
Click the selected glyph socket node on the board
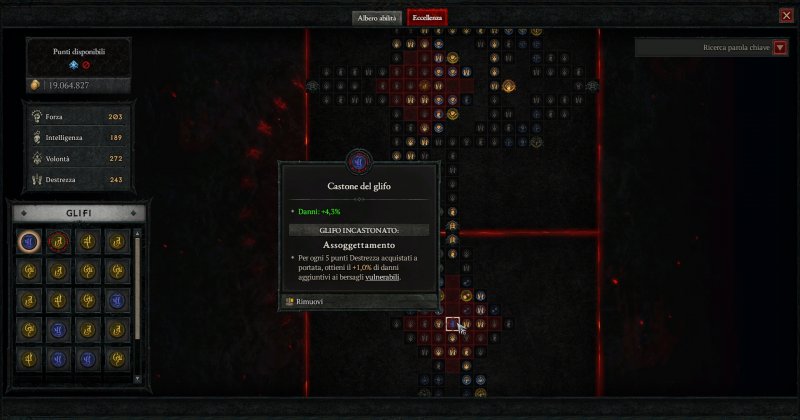[x=453, y=324]
